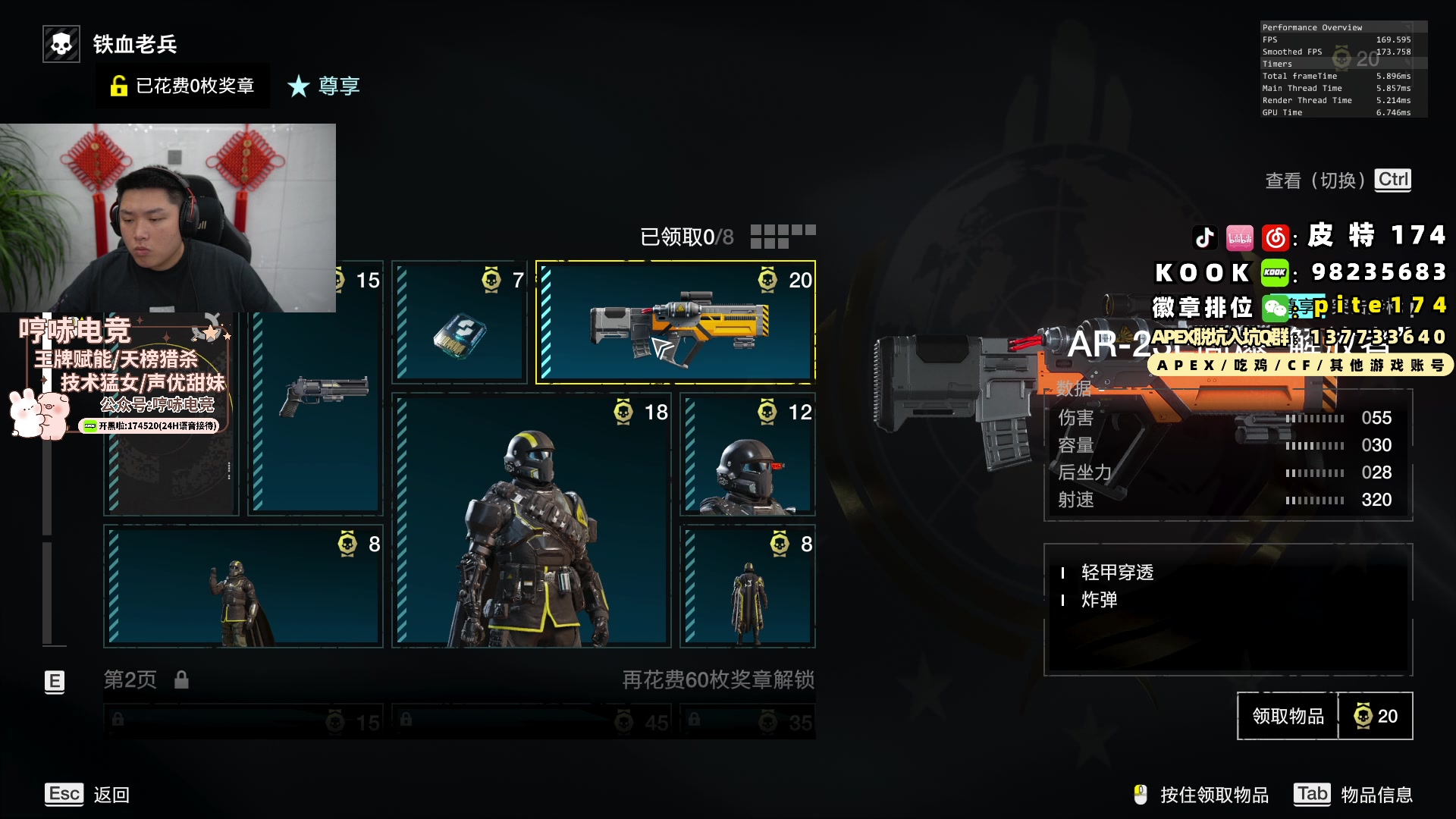Pick the helmet tile costing 12
Viewport: 1456px width, 819px height.
[x=748, y=454]
